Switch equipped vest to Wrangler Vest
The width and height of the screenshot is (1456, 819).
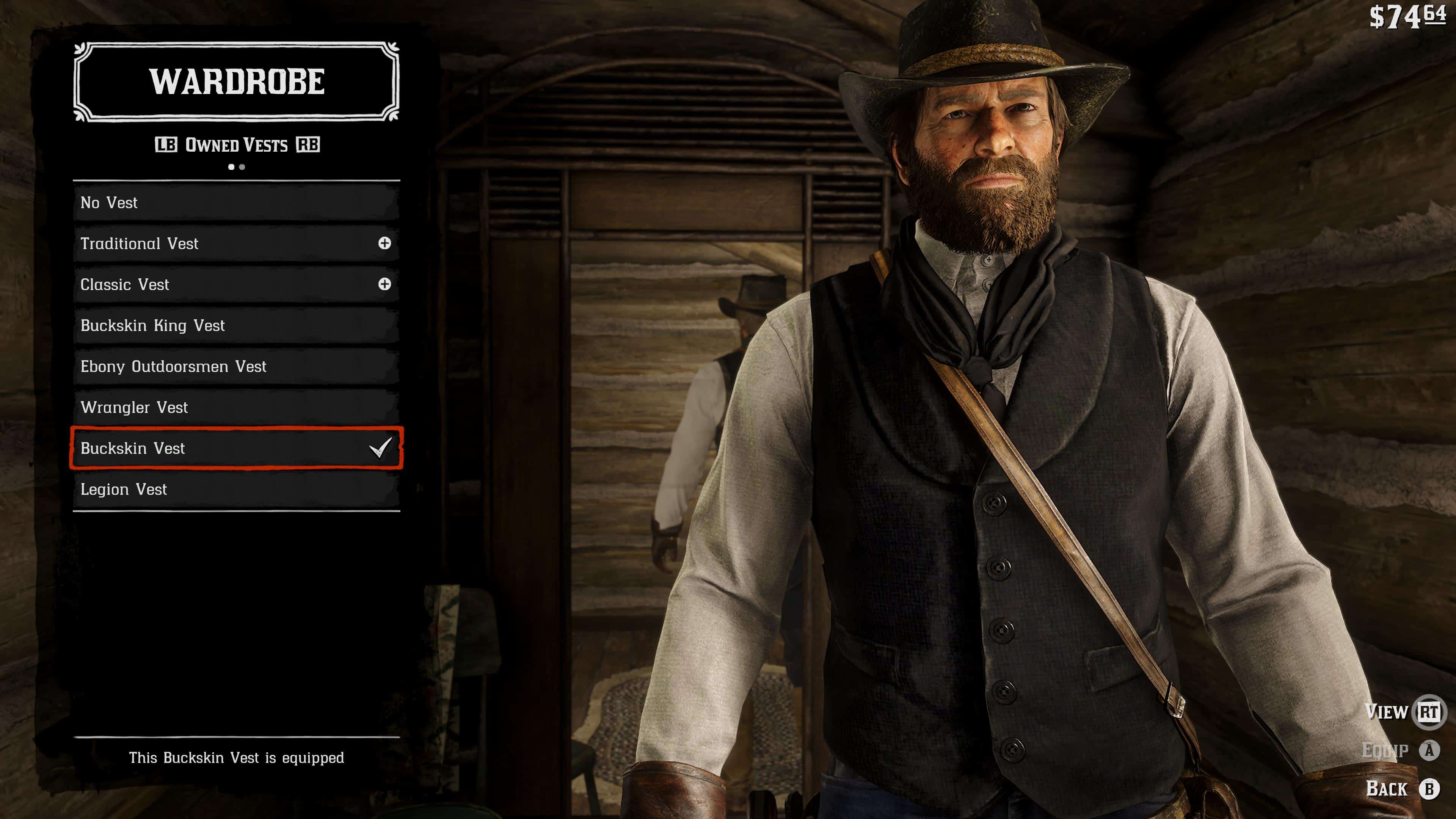[x=226, y=408]
